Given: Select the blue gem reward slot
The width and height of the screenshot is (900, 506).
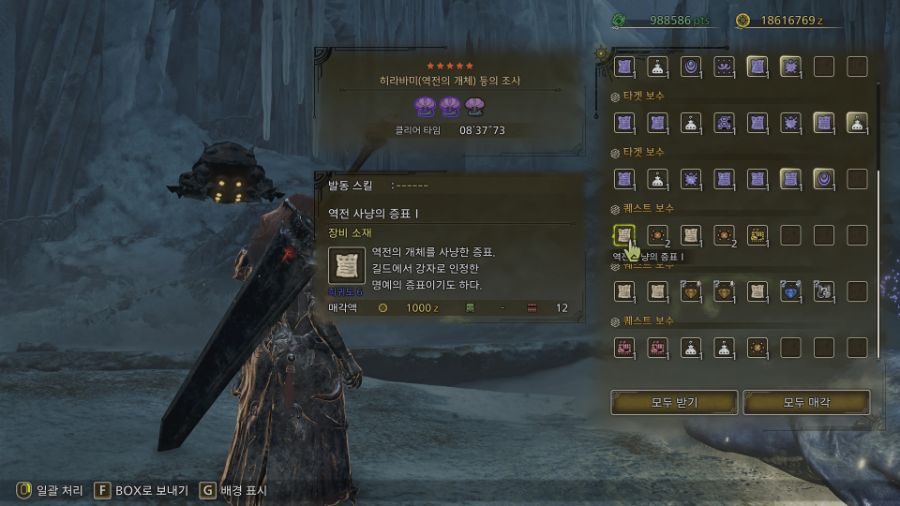Looking at the screenshot, I should tap(790, 292).
